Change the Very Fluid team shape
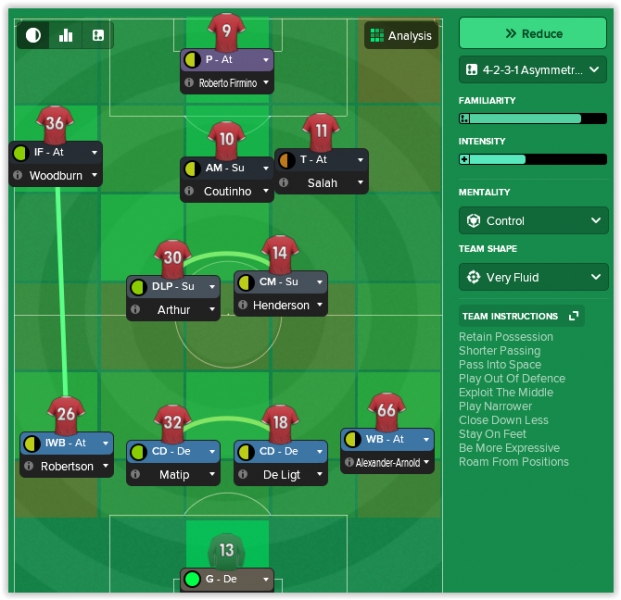The width and height of the screenshot is (621, 600). tap(532, 277)
